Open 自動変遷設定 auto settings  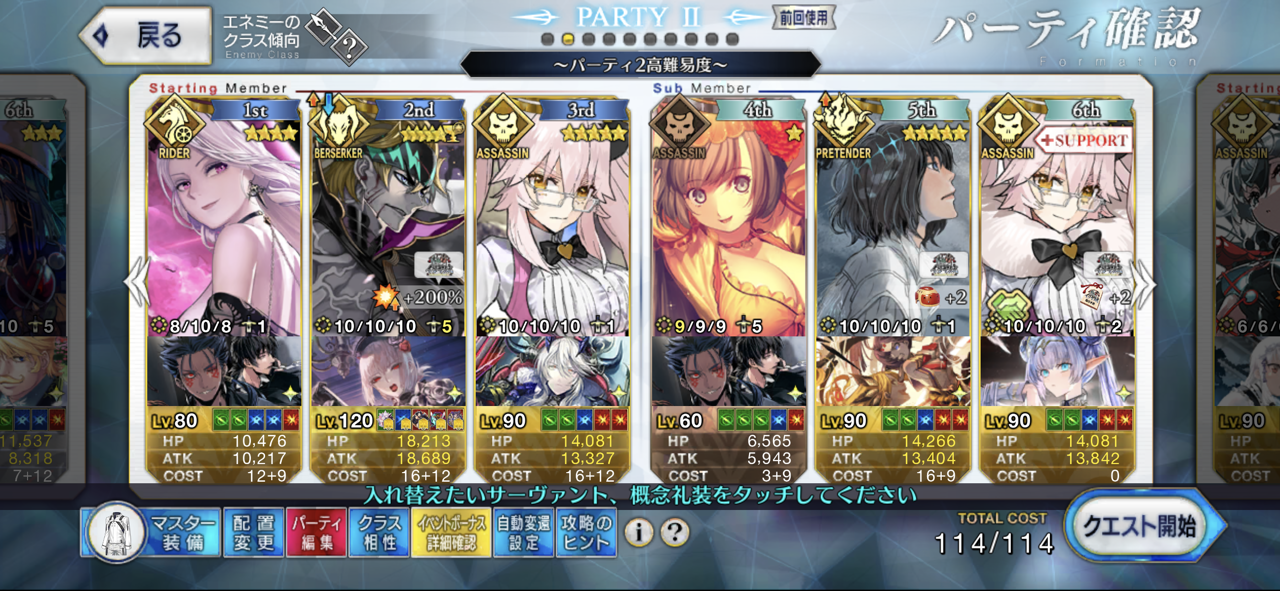(x=523, y=533)
